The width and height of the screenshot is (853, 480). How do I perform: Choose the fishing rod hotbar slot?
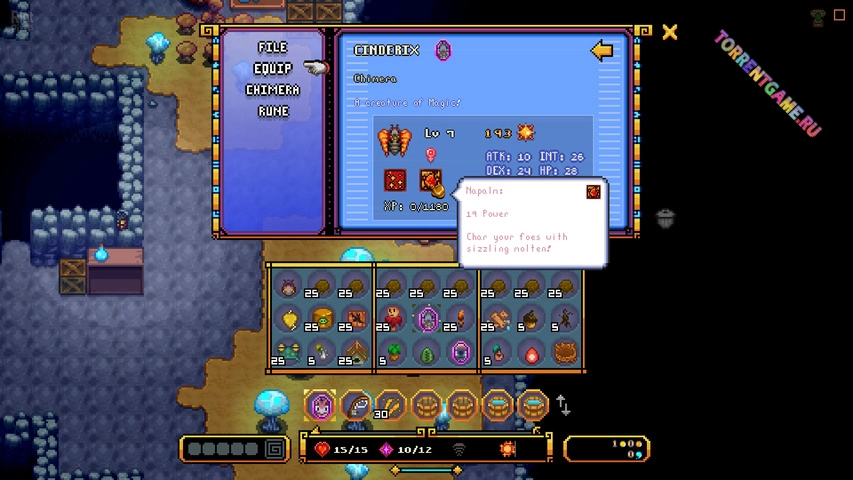click(x=355, y=406)
